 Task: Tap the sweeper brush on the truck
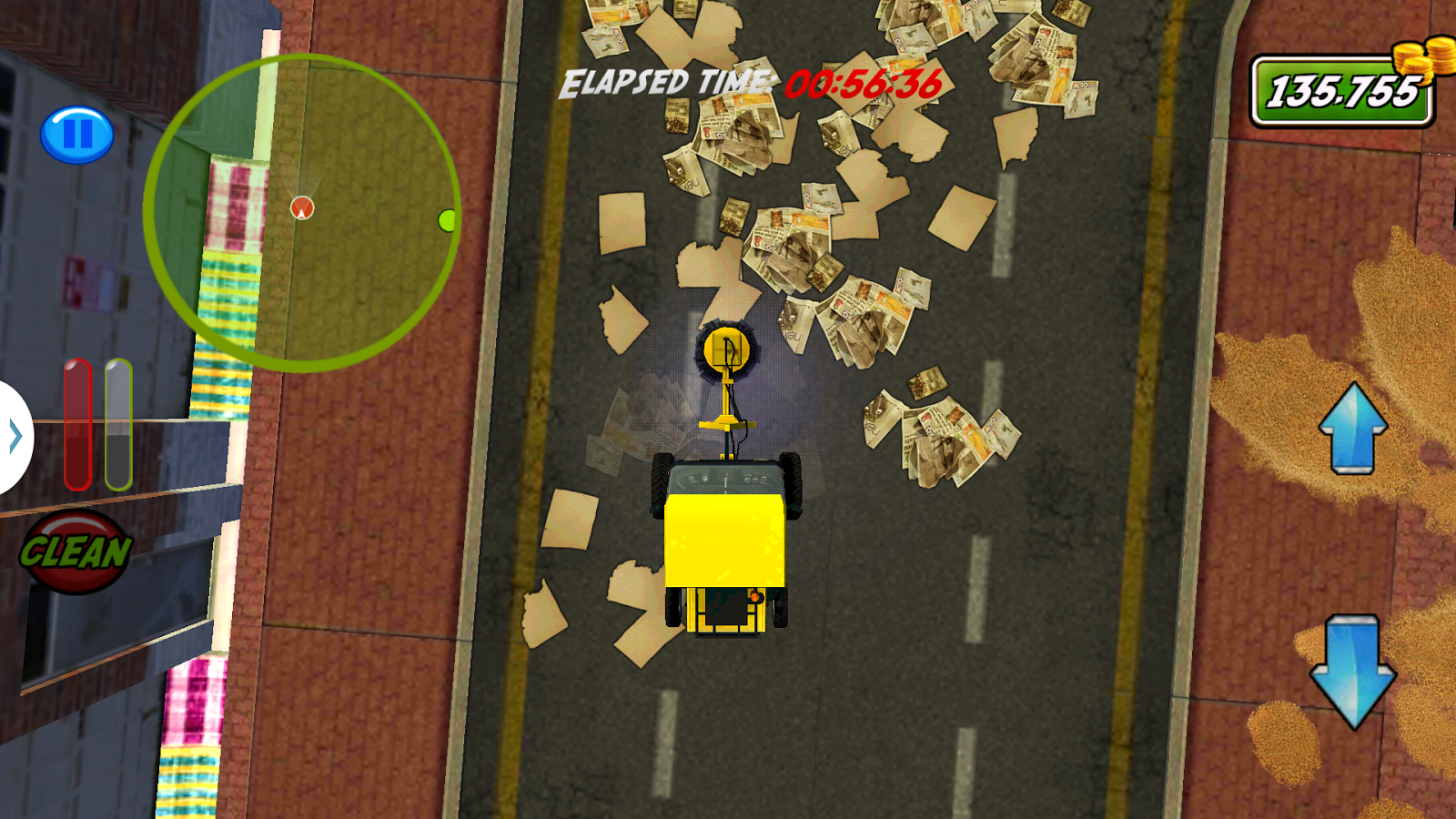725,350
